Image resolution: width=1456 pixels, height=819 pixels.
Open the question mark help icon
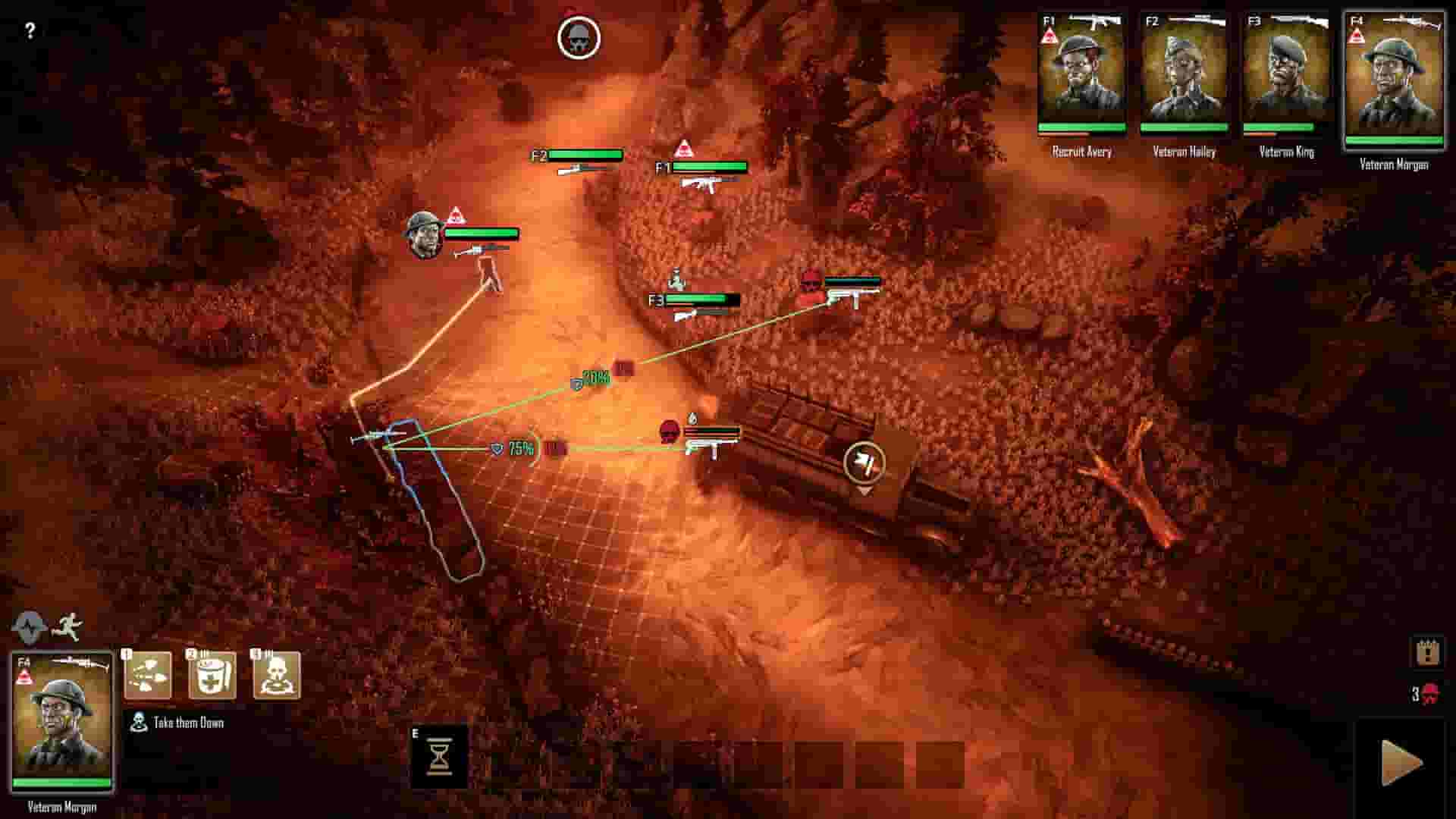tap(30, 32)
